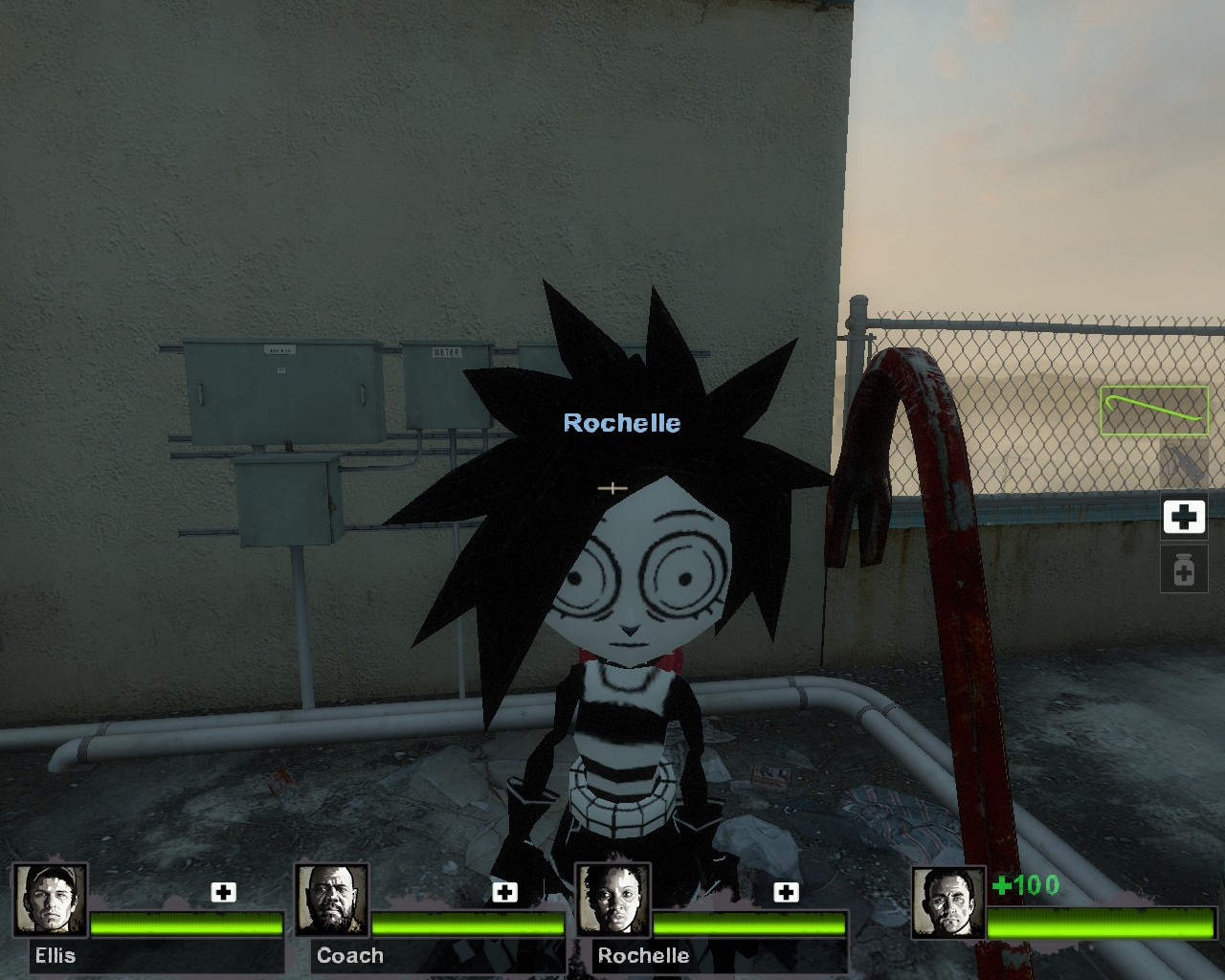Click Coach's teammate portrait
The width and height of the screenshot is (1225, 980).
pos(331,900)
